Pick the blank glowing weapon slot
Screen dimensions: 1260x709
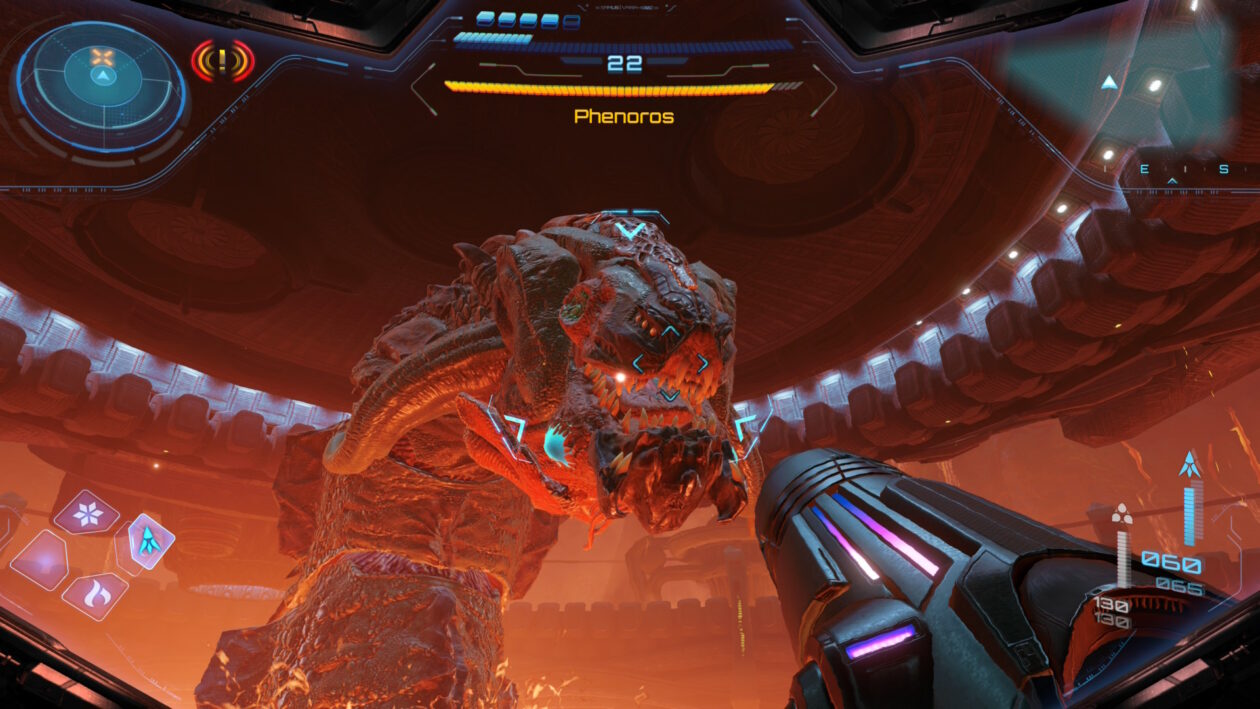click(40, 559)
